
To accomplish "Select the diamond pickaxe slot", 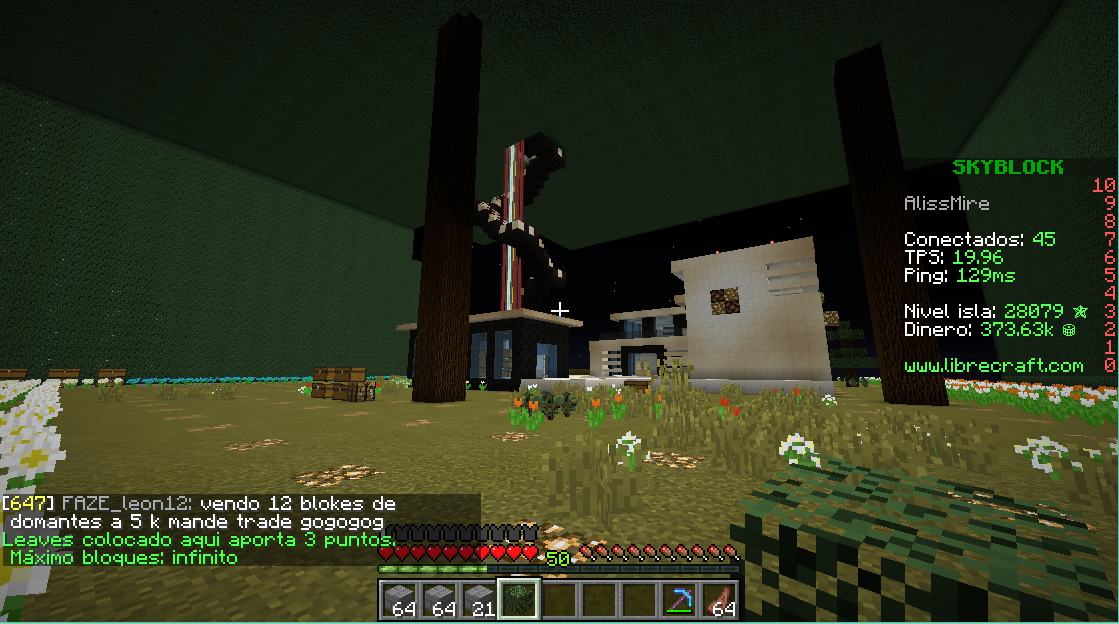I will (680, 598).
